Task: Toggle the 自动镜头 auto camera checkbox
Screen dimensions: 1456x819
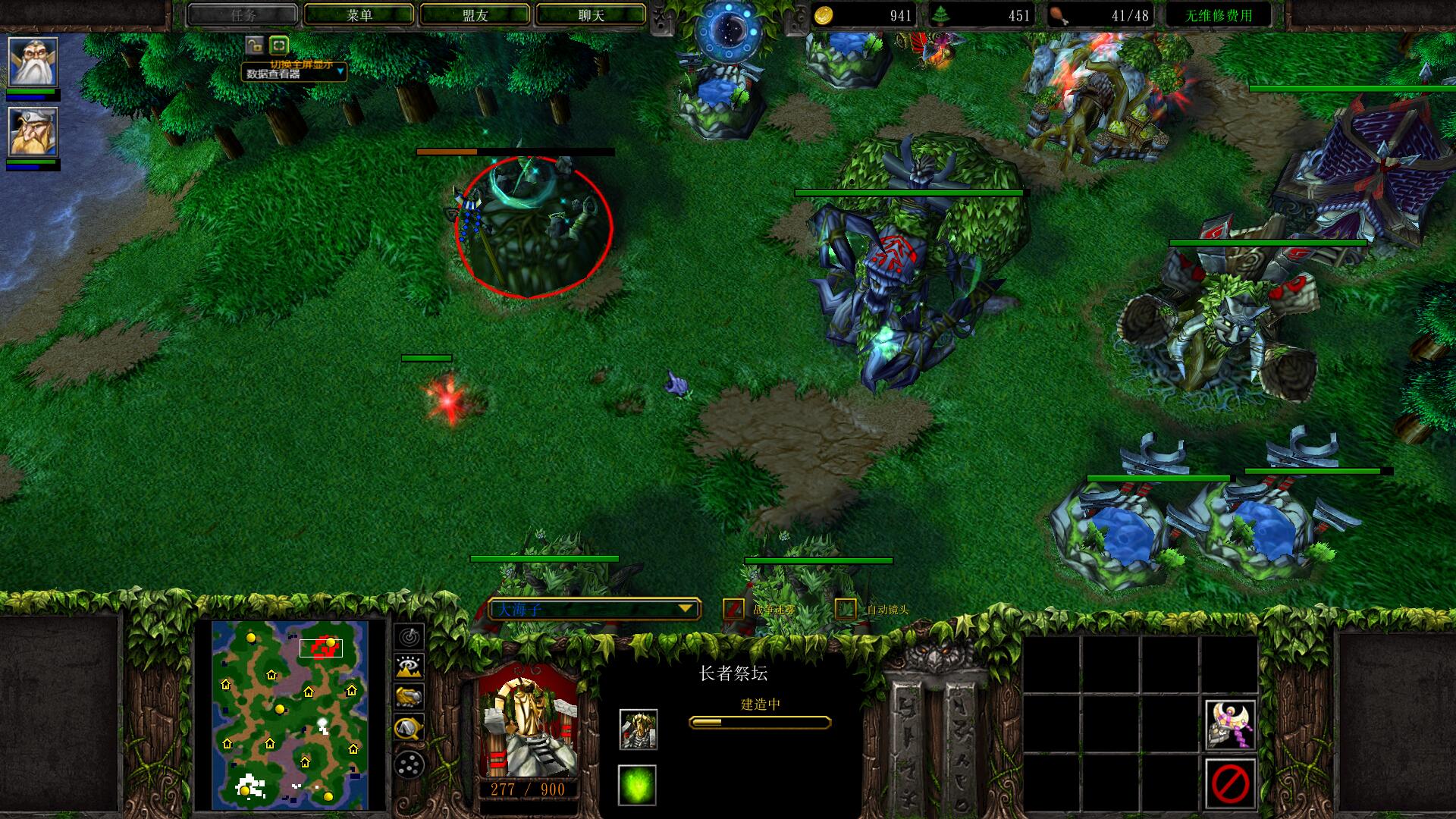Action: pyautogui.click(x=846, y=609)
